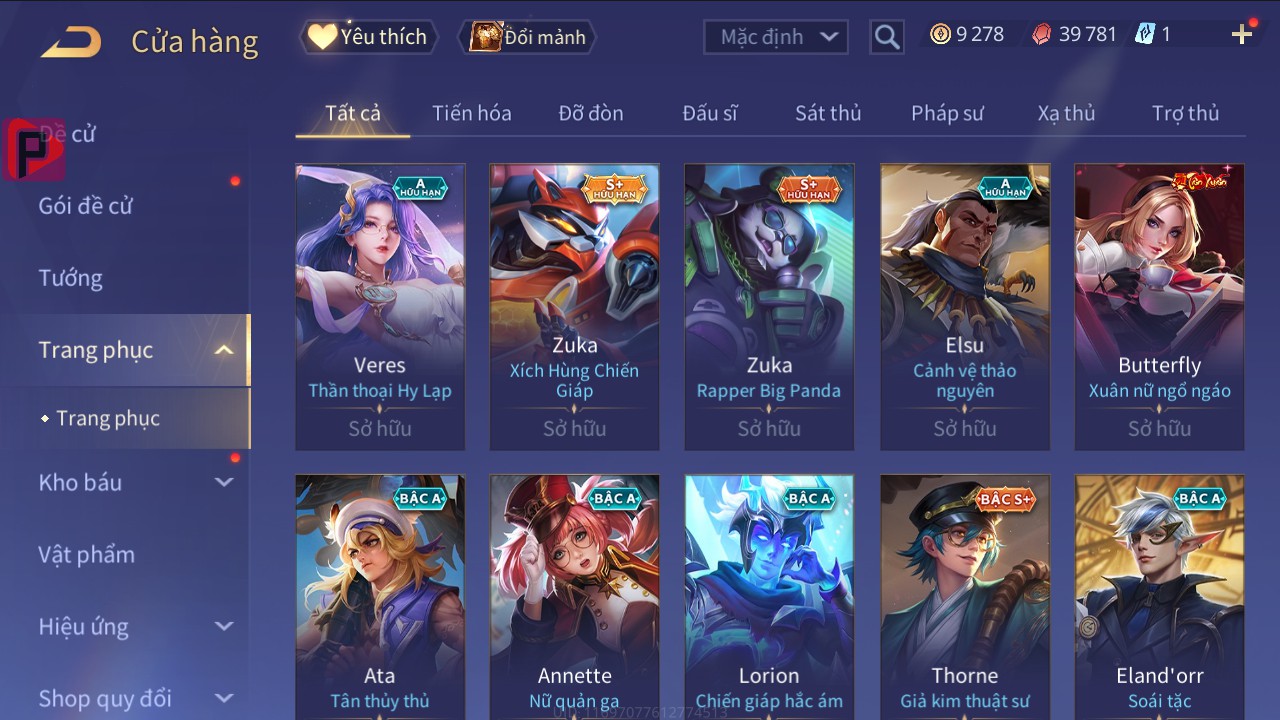Viewport: 1280px width, 720px height.
Task: Open the Xạ thủ tab
Action: click(1066, 113)
